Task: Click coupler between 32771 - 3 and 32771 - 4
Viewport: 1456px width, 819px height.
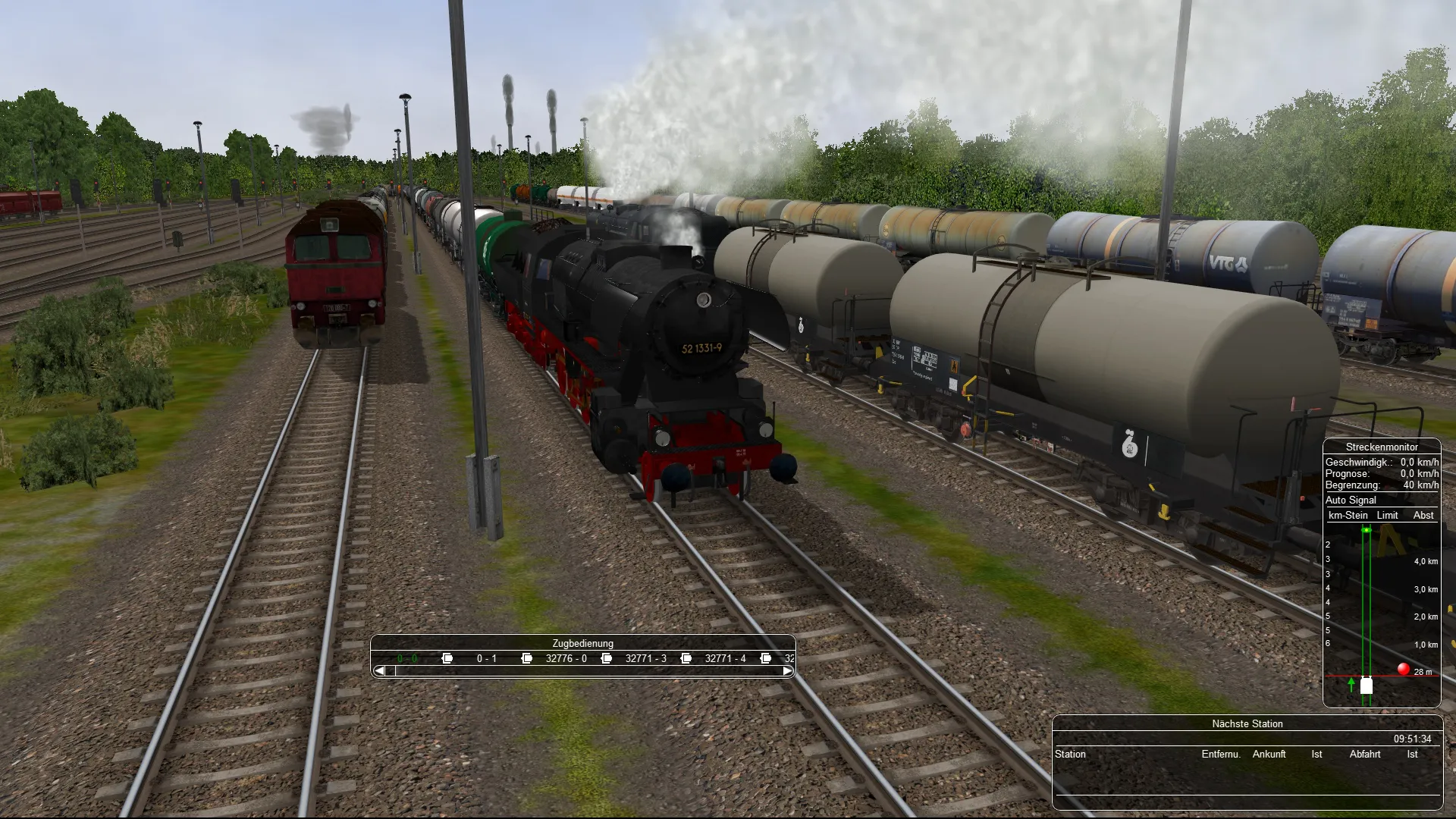Action: tap(686, 658)
